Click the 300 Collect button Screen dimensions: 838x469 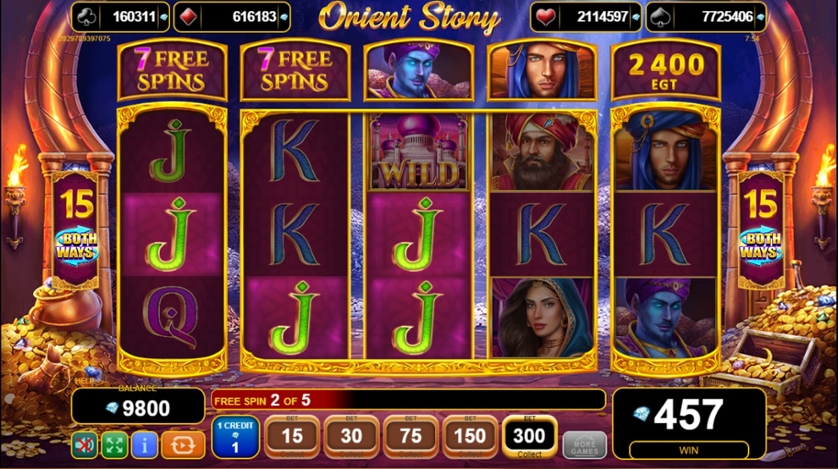point(530,437)
